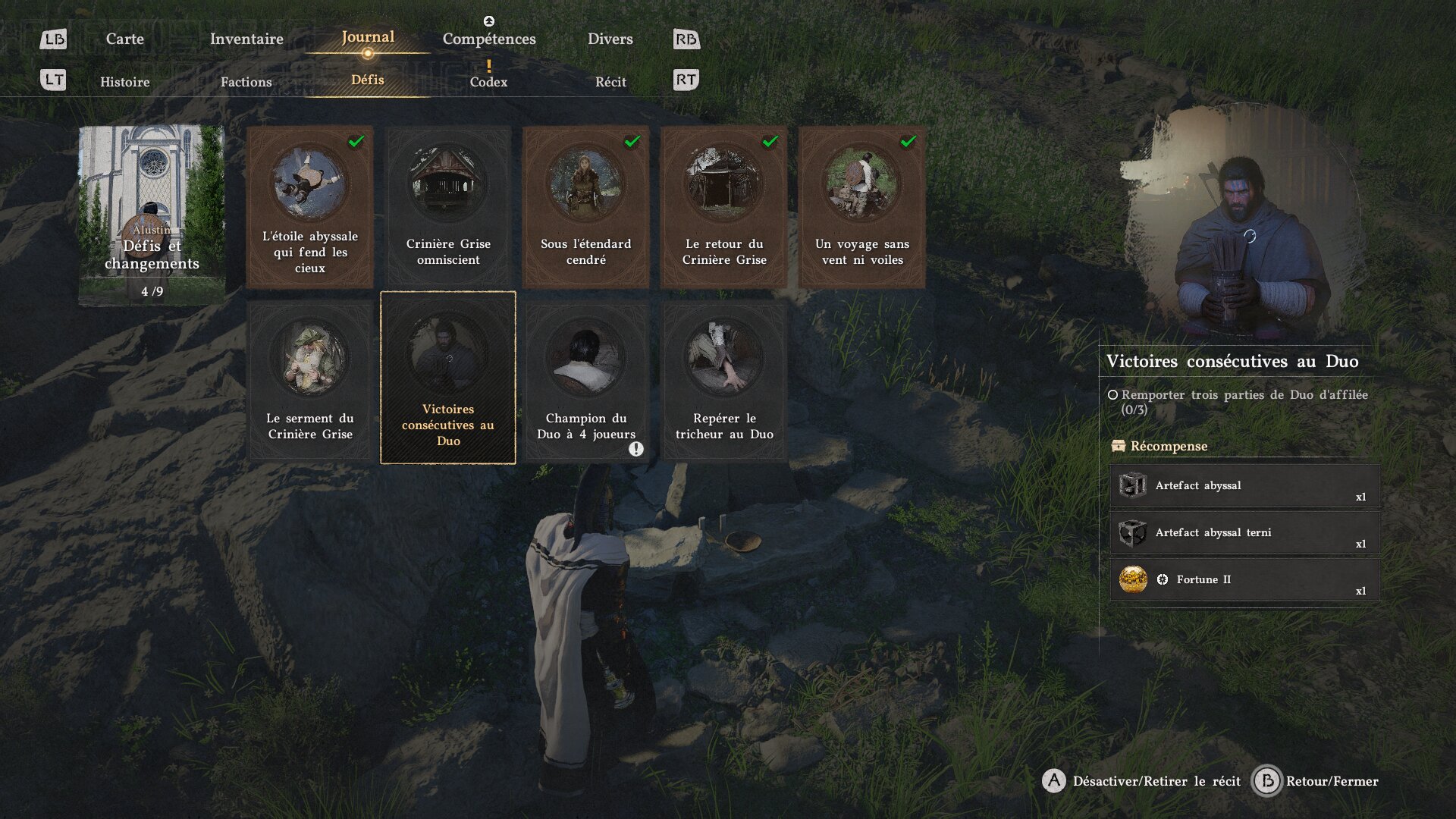1456x819 pixels.
Task: Choose the Le serment du Crinière Grise challenge
Action: click(x=309, y=379)
